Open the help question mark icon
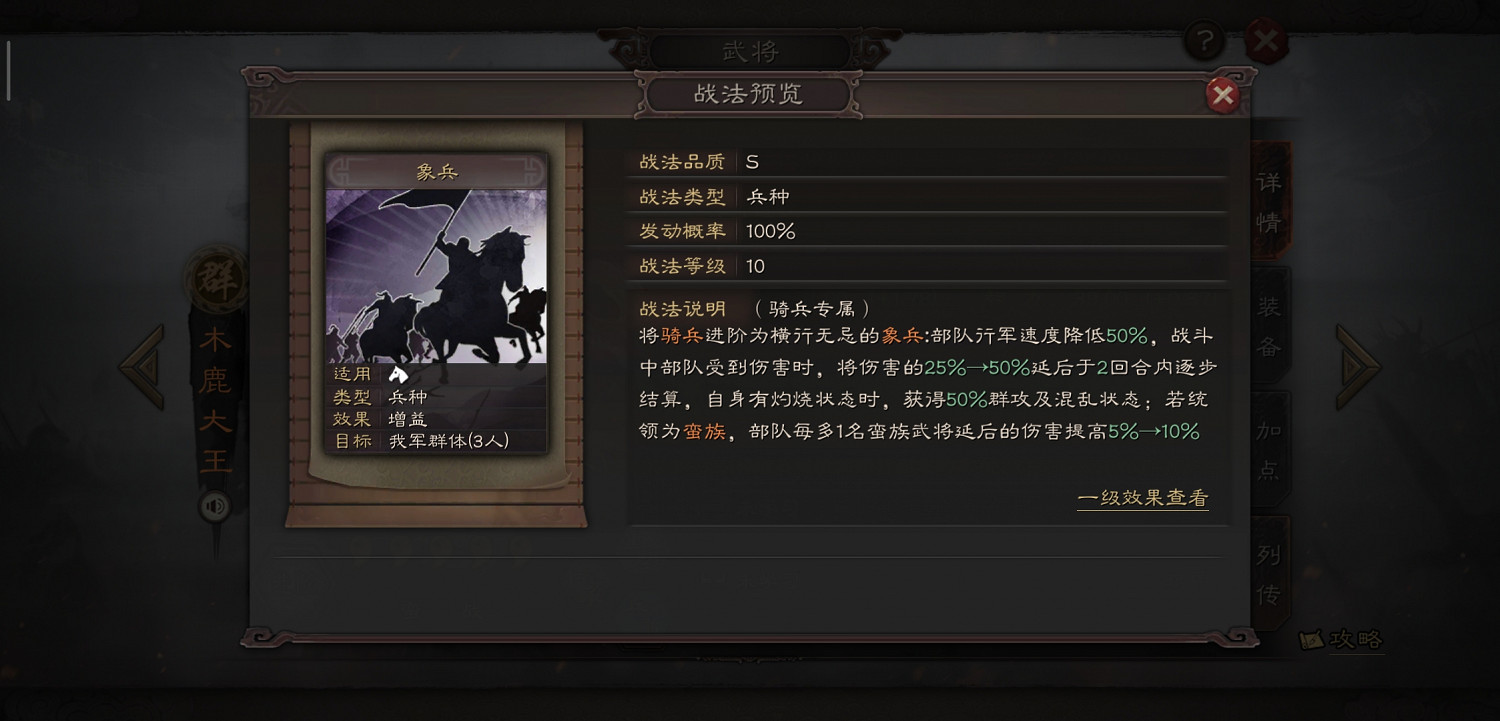This screenshot has width=1500, height=721. 1203,41
